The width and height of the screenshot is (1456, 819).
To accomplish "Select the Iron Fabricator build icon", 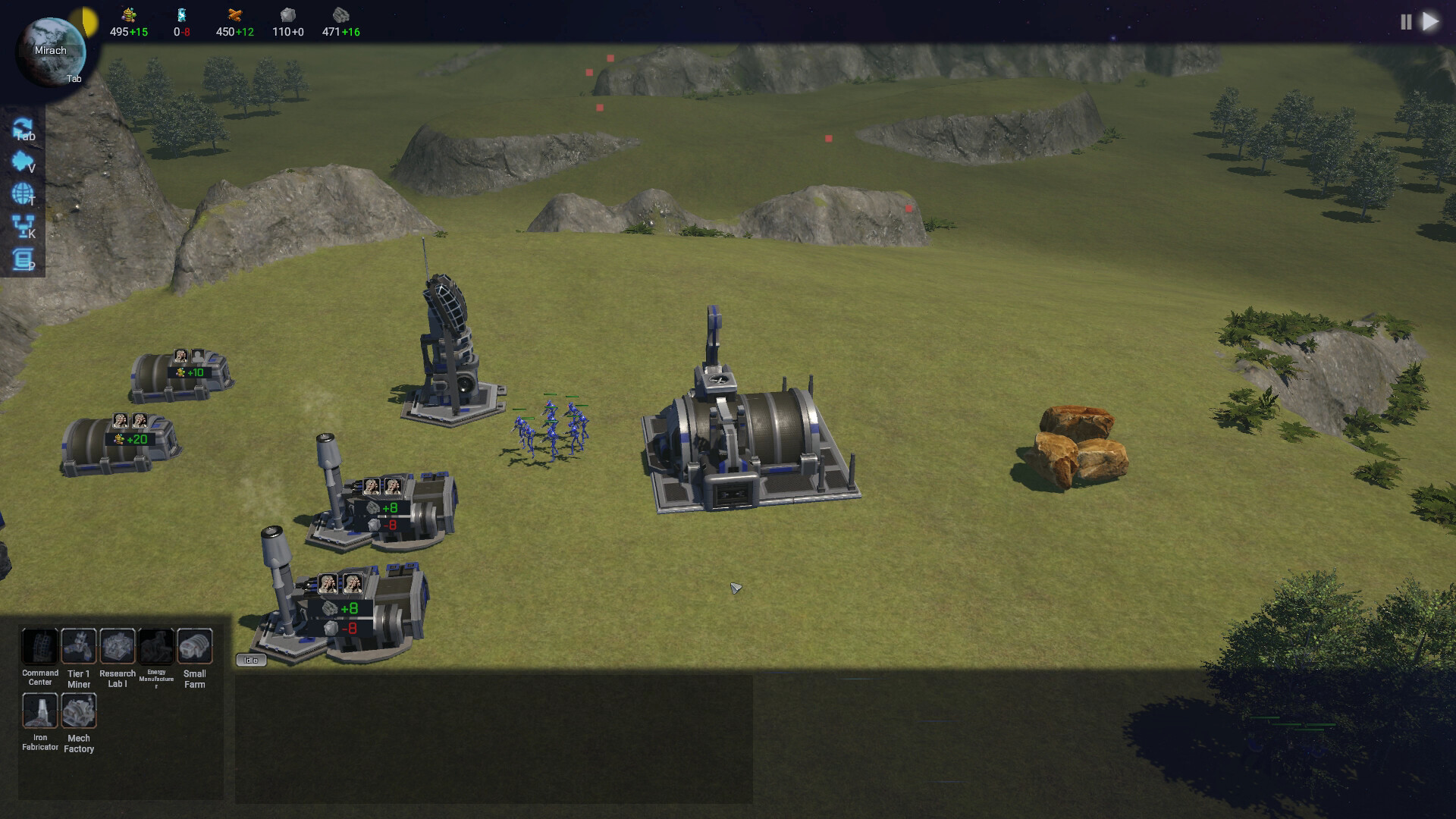I will pyautogui.click(x=39, y=711).
